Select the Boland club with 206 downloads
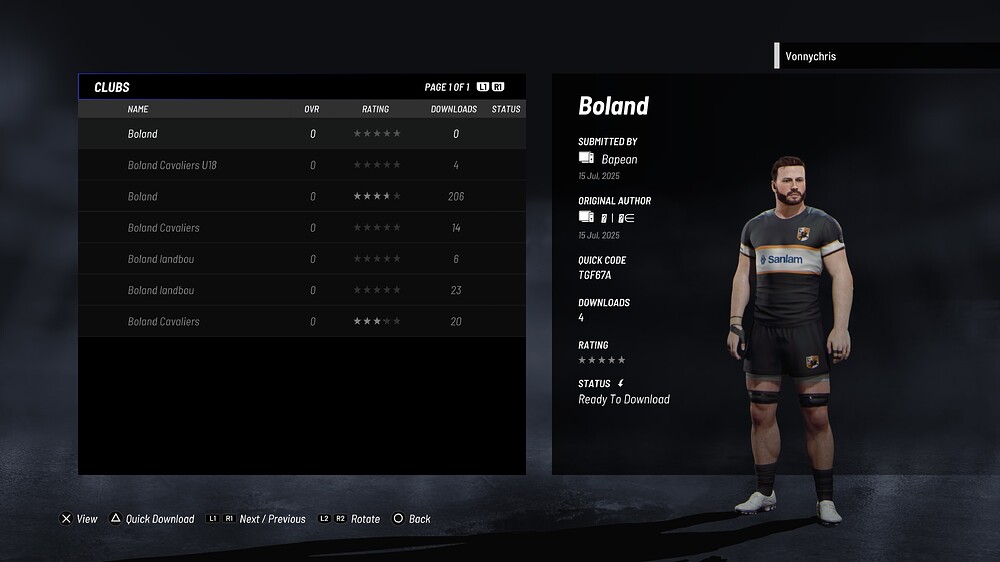This screenshot has height=562, width=1000. [300, 197]
